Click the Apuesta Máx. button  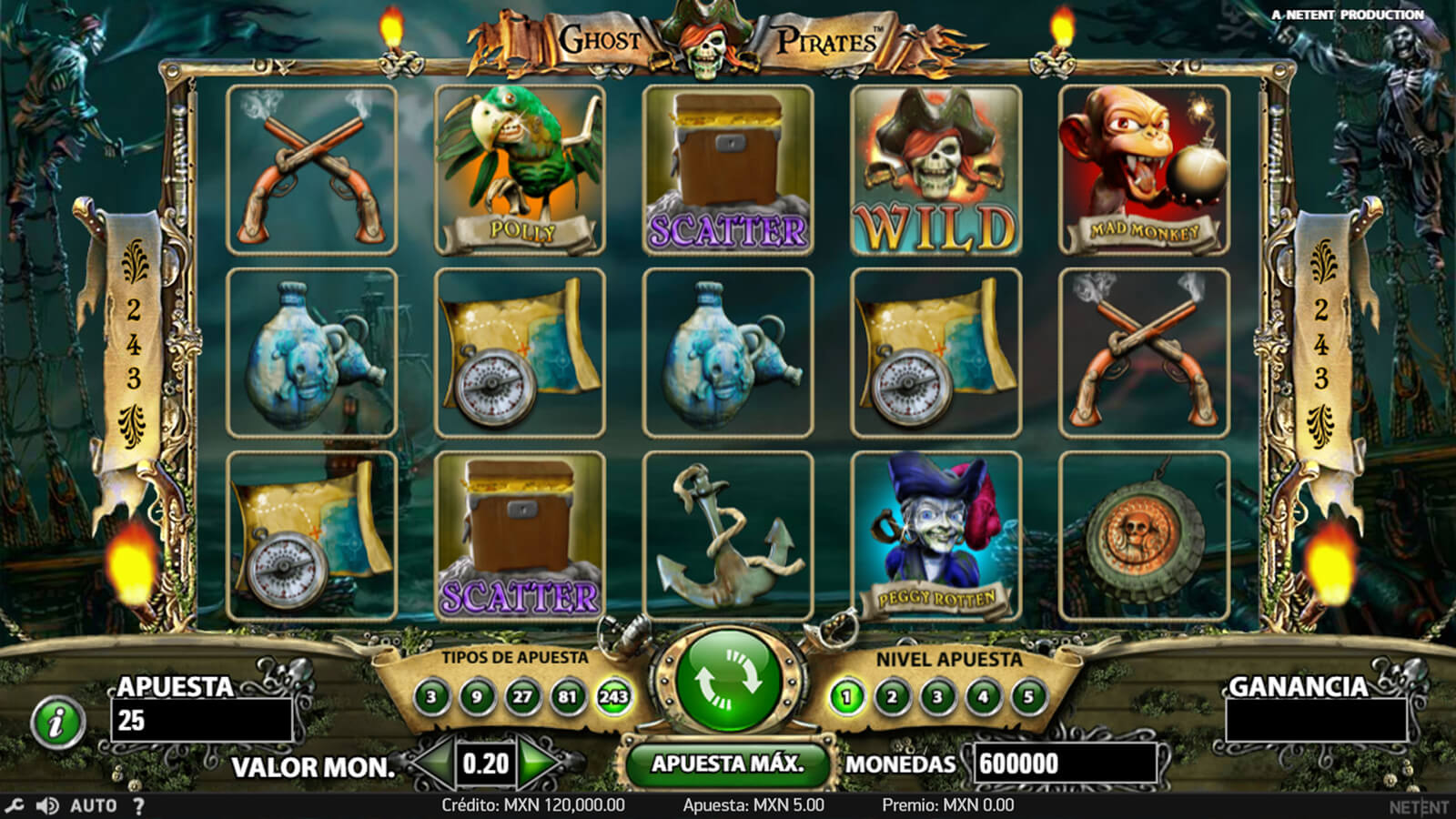(727, 763)
